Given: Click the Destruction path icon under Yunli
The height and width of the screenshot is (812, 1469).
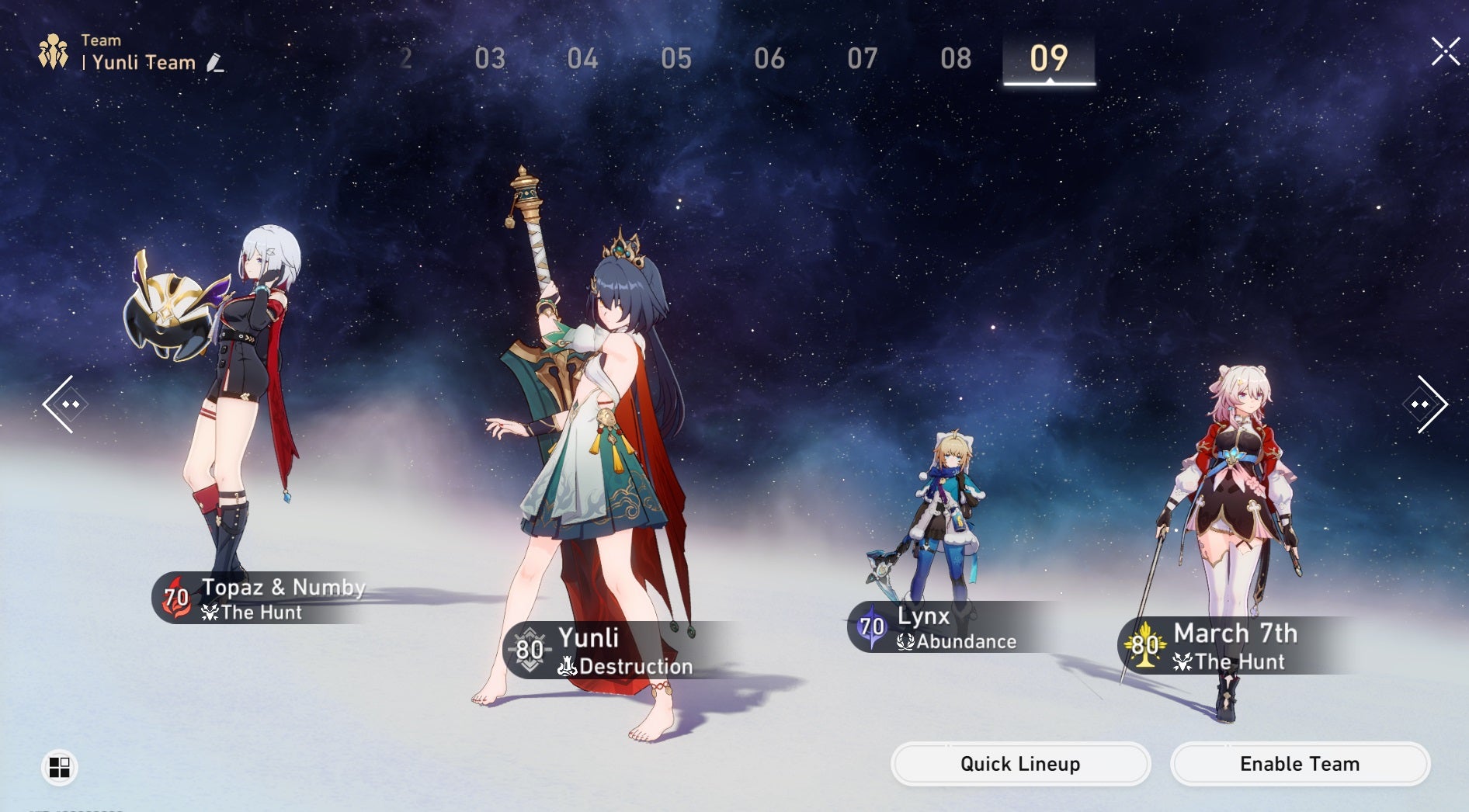Looking at the screenshot, I should pos(568,665).
